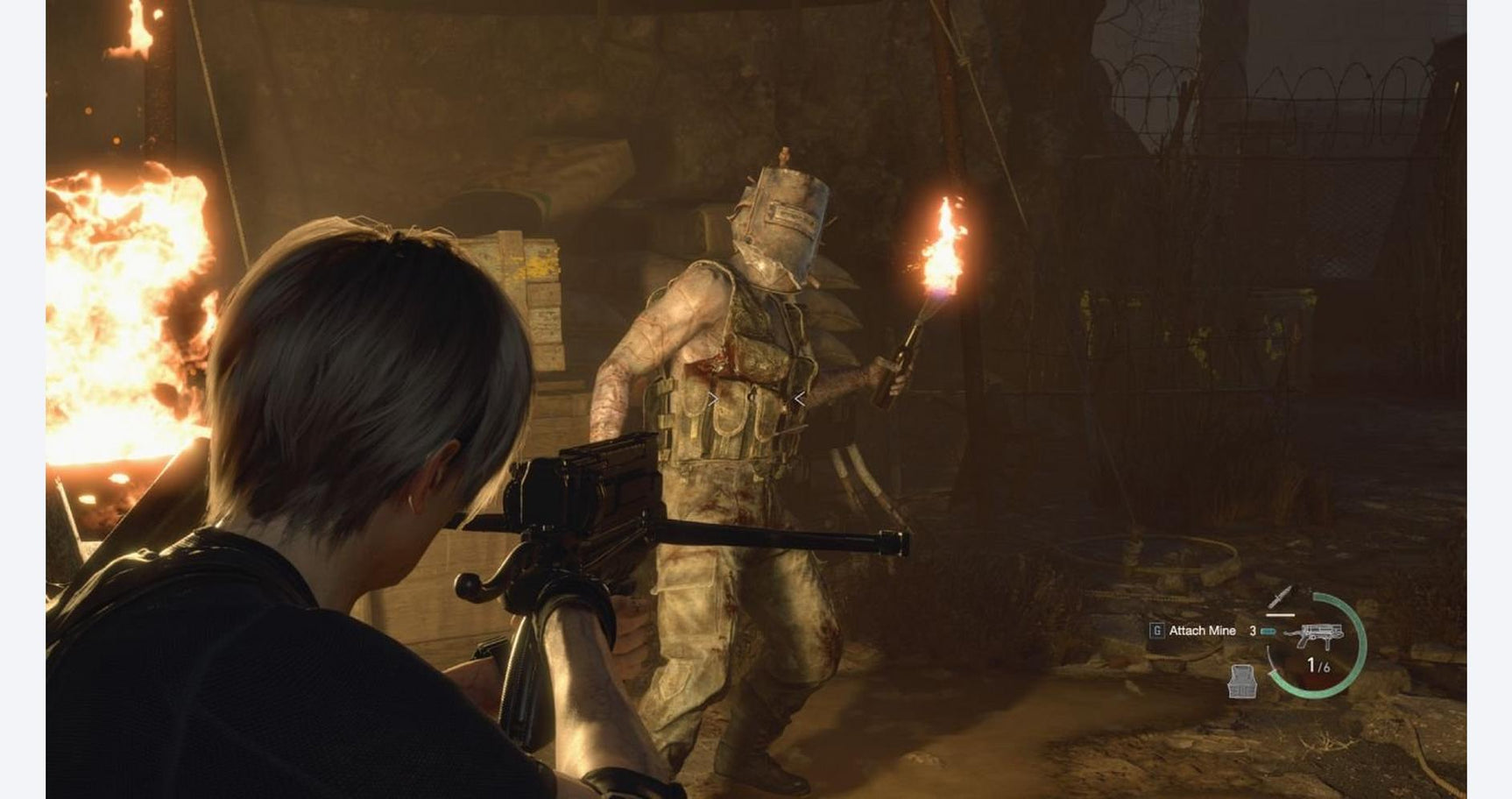This screenshot has height=799, width=1512.
Task: Click the right targeting chevron on the enemy
Action: pos(798,399)
